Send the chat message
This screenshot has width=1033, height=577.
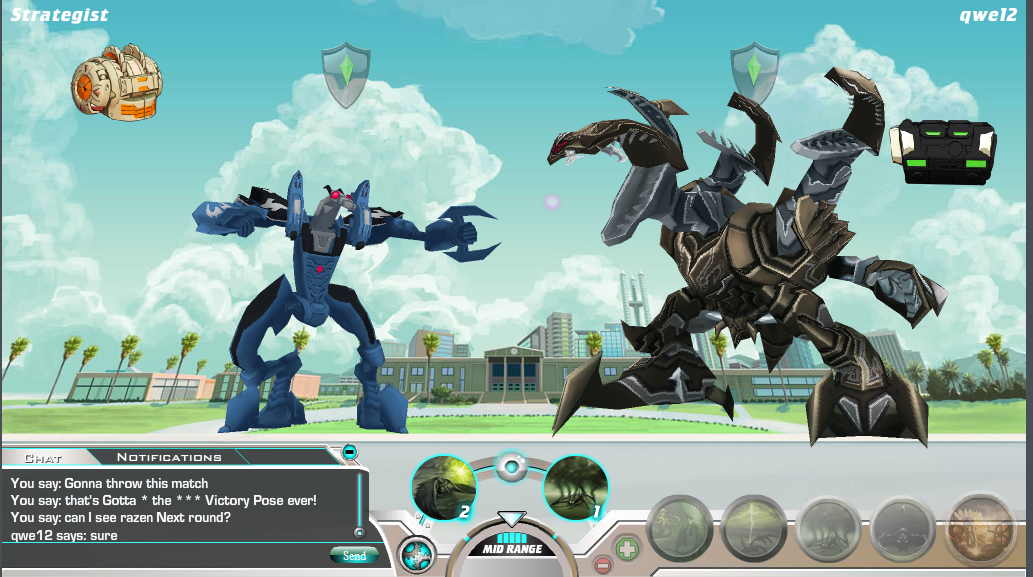click(353, 555)
